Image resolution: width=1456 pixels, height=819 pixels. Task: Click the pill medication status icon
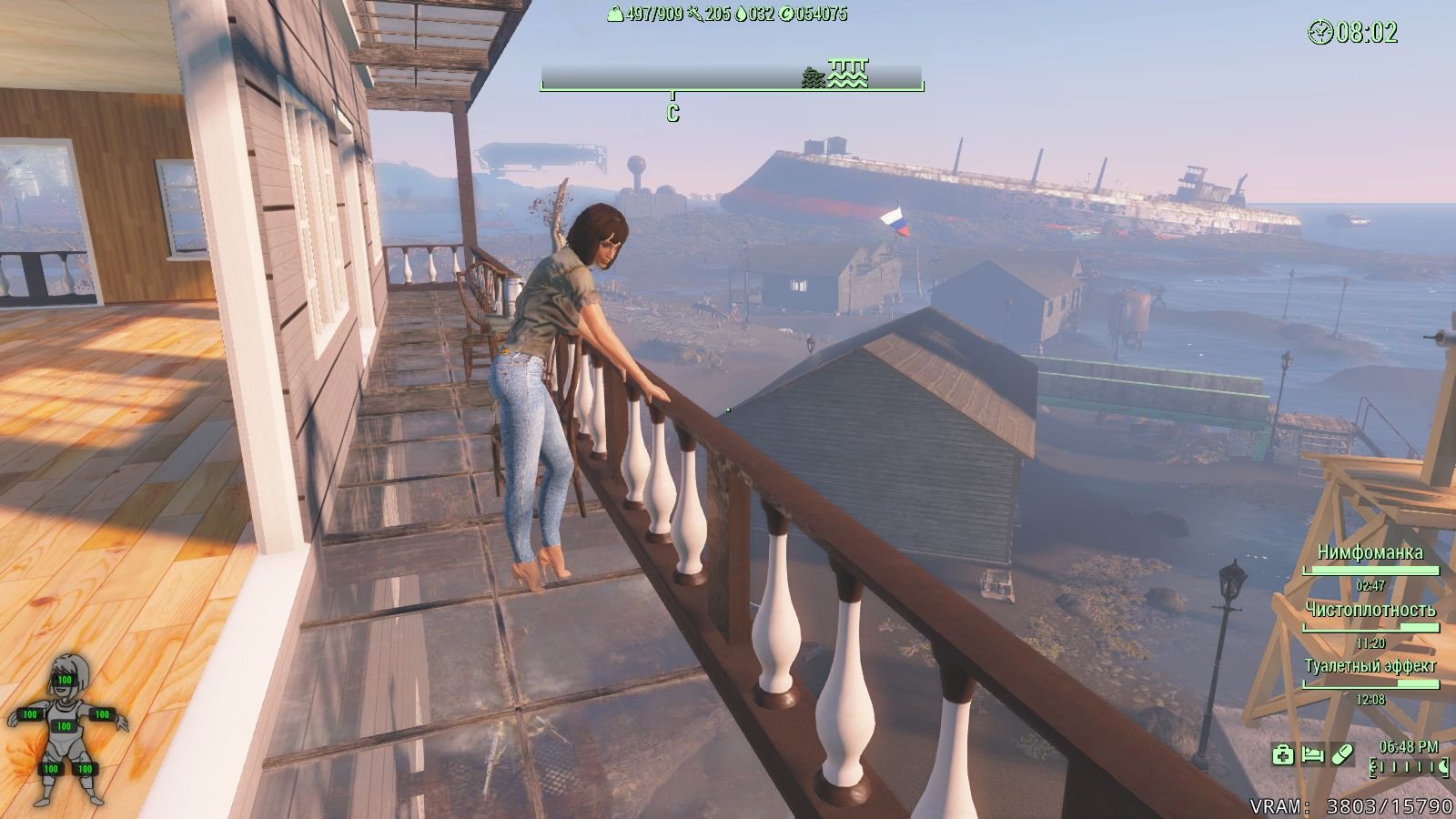1342,754
